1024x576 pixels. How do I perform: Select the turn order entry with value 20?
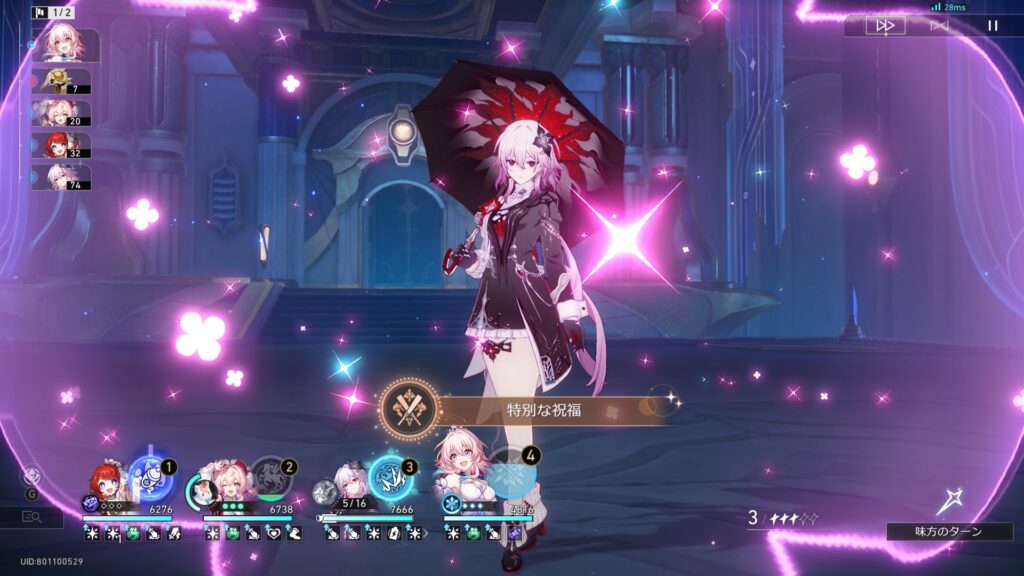(x=63, y=113)
